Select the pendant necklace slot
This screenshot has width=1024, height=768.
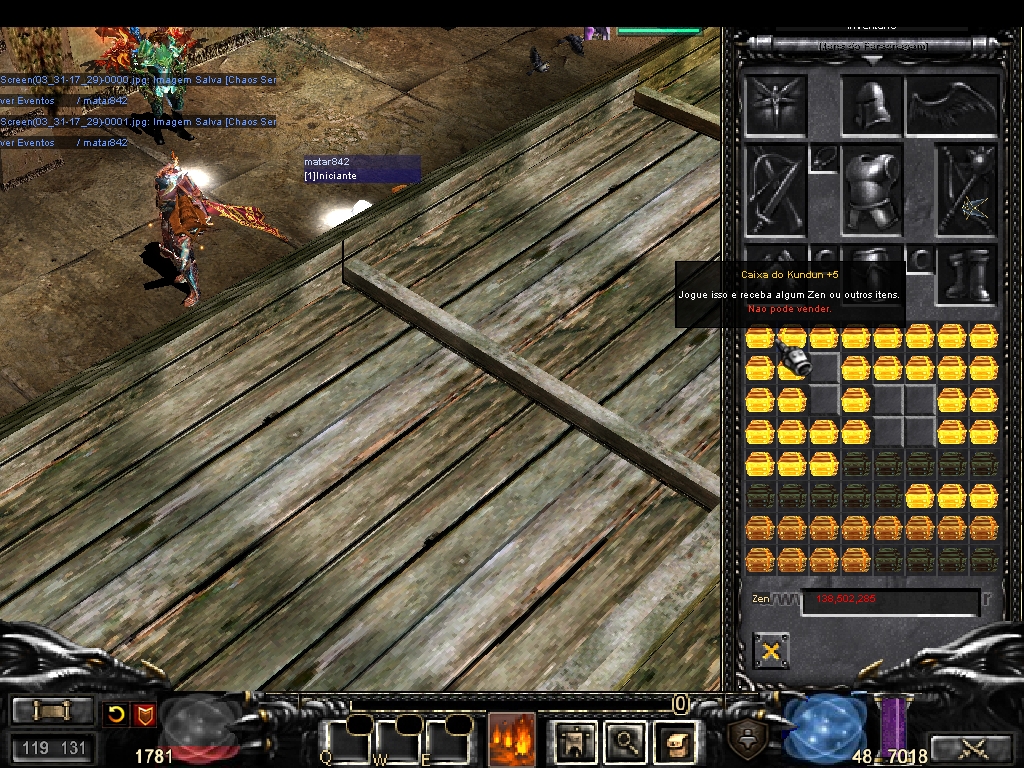[824, 158]
